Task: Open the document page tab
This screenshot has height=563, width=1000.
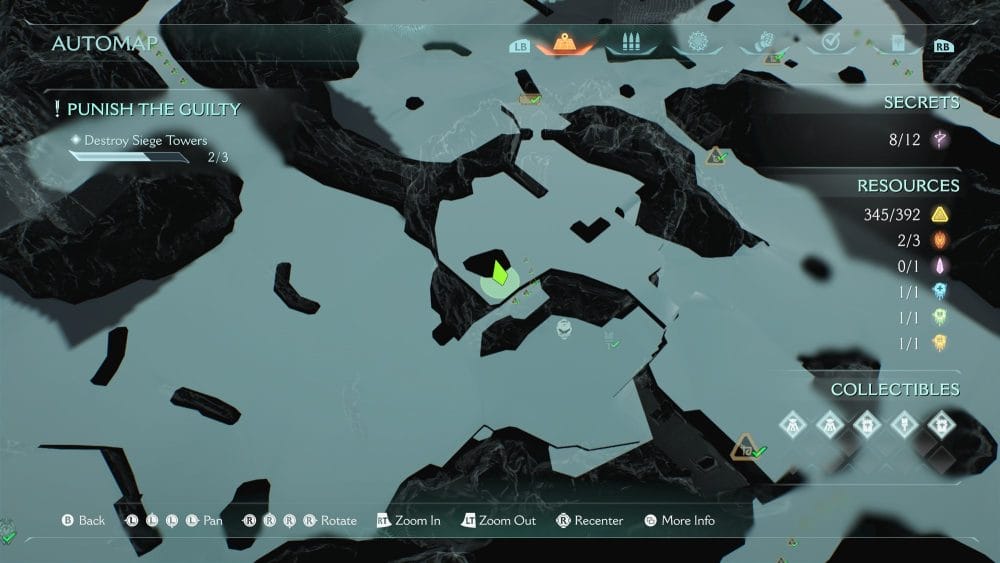Action: click(x=896, y=44)
